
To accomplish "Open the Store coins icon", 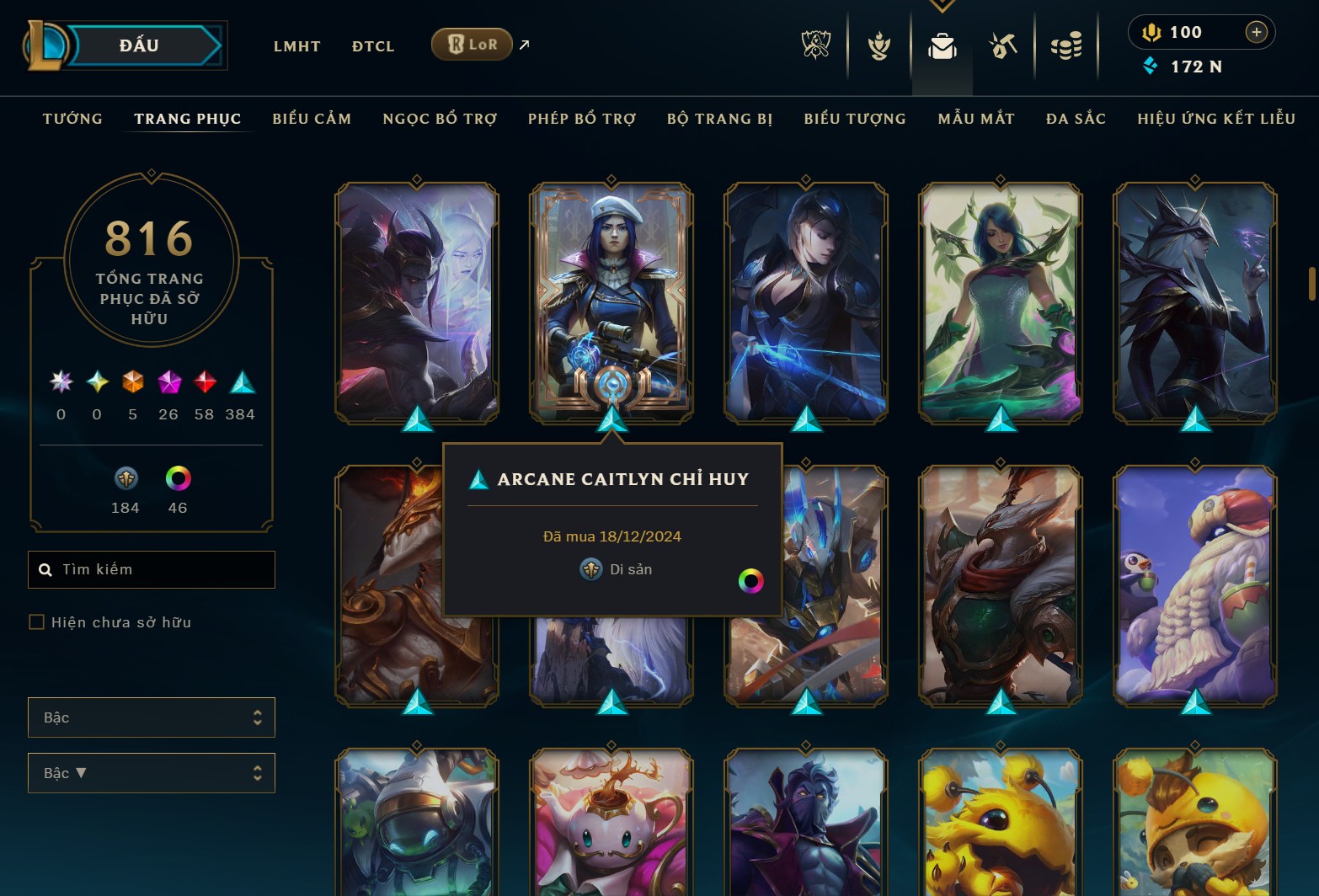I will click(1066, 46).
